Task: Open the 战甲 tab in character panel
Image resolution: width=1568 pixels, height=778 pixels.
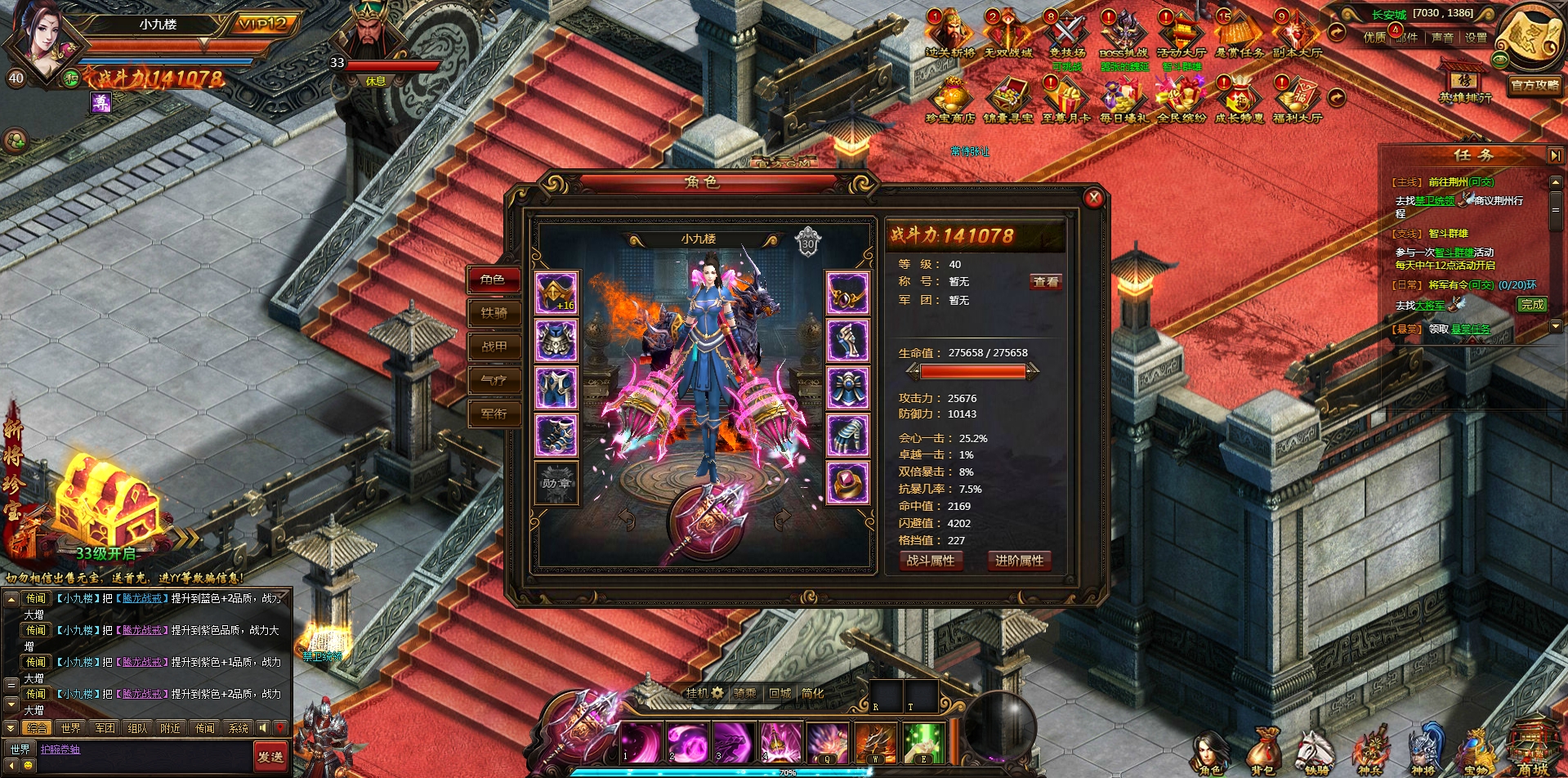Action: (x=494, y=345)
